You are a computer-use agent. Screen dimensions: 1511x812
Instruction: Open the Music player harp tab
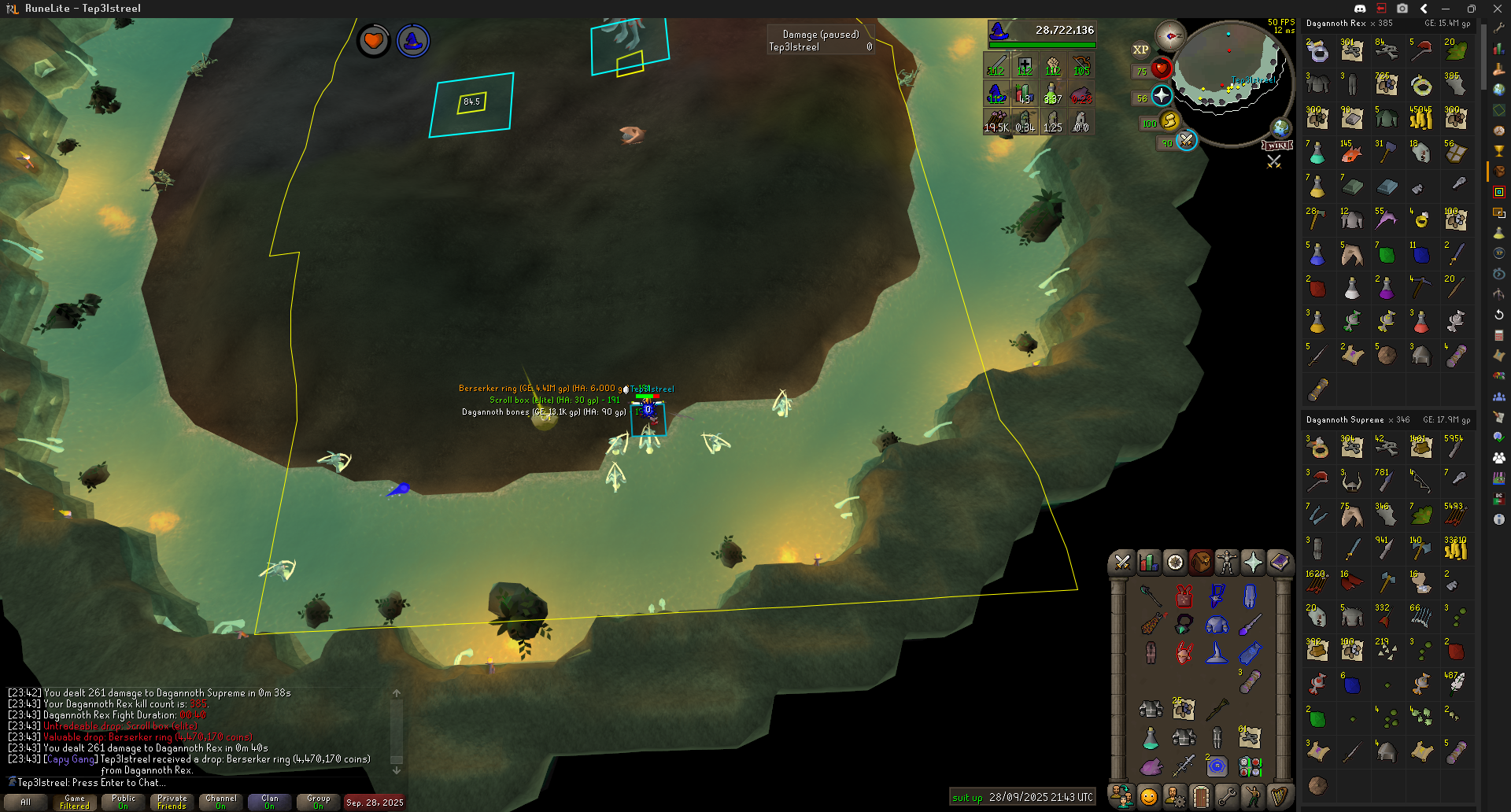click(1280, 796)
